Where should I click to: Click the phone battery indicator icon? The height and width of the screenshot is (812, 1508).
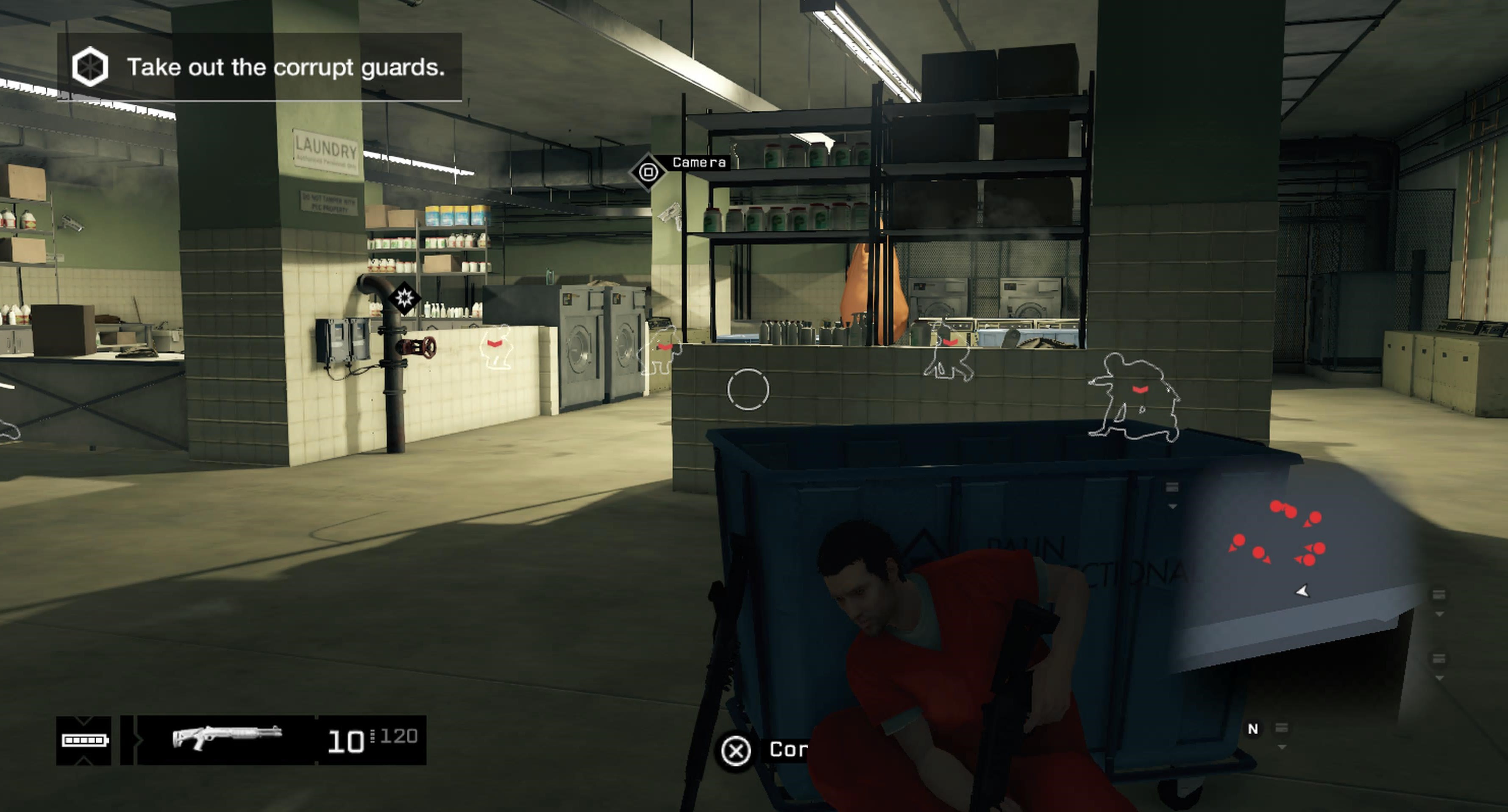pos(84,740)
